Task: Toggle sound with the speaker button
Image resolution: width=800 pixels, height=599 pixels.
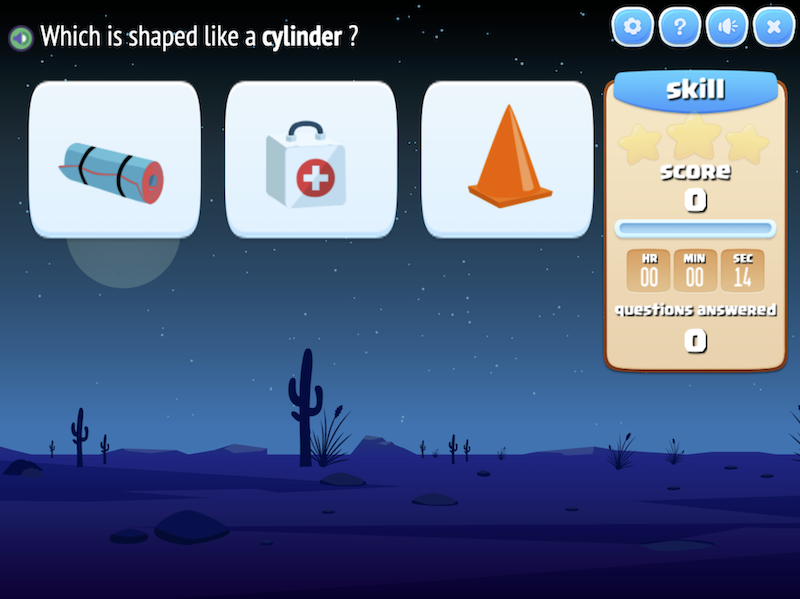Action: pyautogui.click(x=727, y=27)
